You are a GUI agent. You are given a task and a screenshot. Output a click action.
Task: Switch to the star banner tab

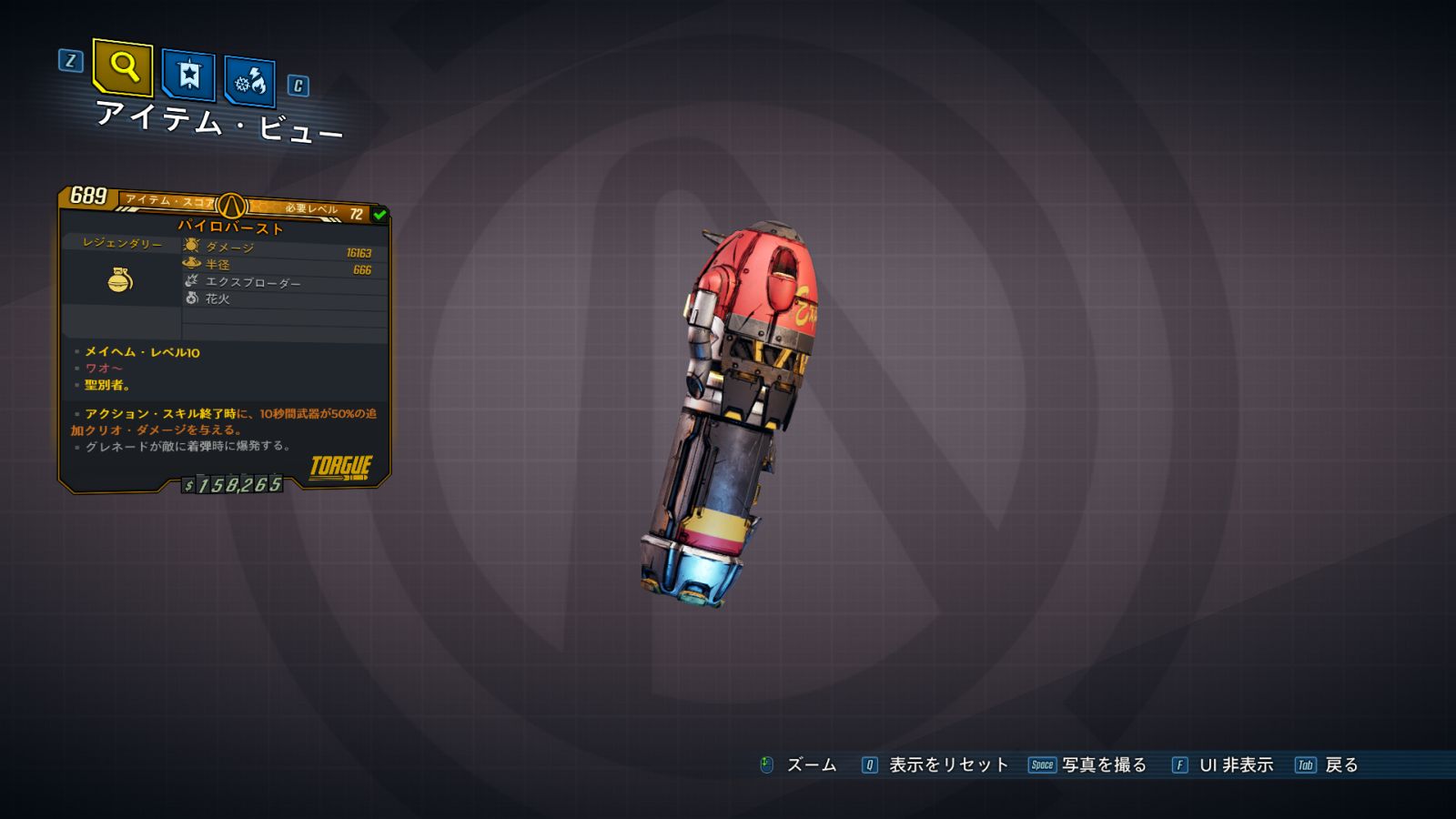point(188,75)
